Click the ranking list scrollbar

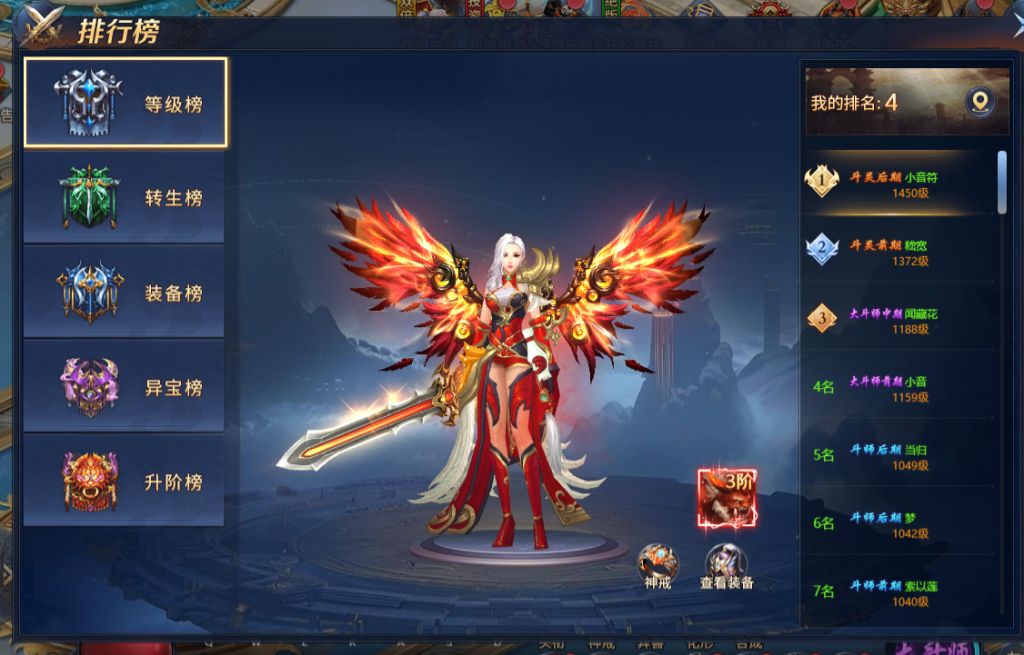pos(1002,182)
